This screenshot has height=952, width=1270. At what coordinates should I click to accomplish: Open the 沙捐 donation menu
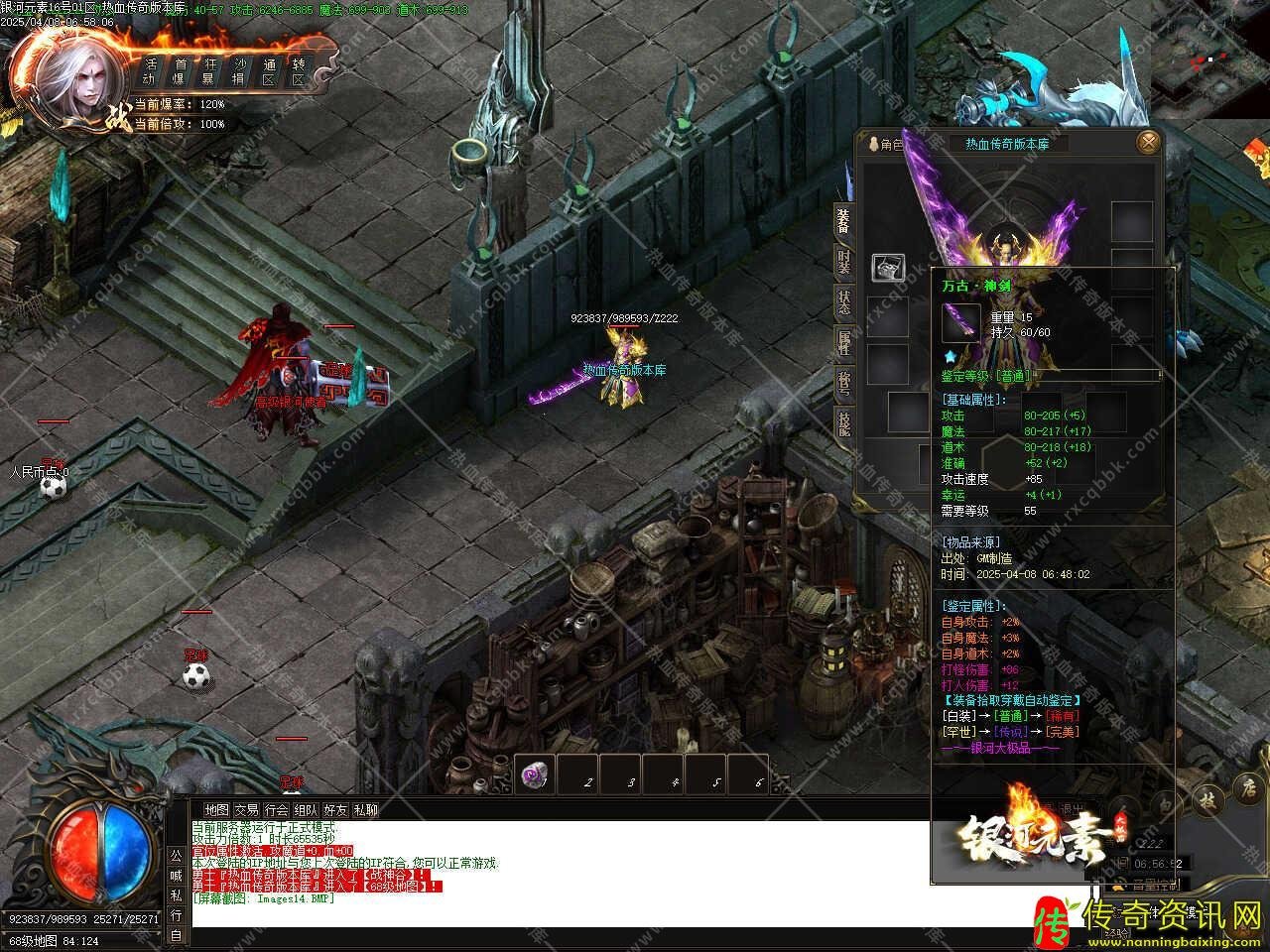239,70
